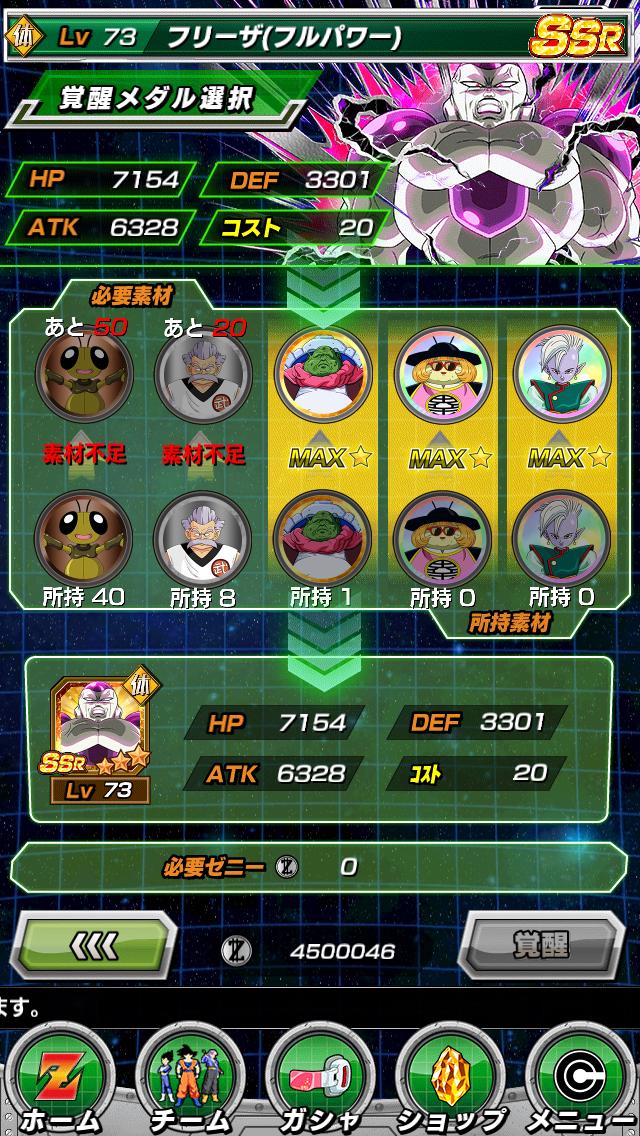This screenshot has width=640, height=1136.
Task: Tap the Frieza SSR character card thumbnail
Action: click(x=103, y=738)
